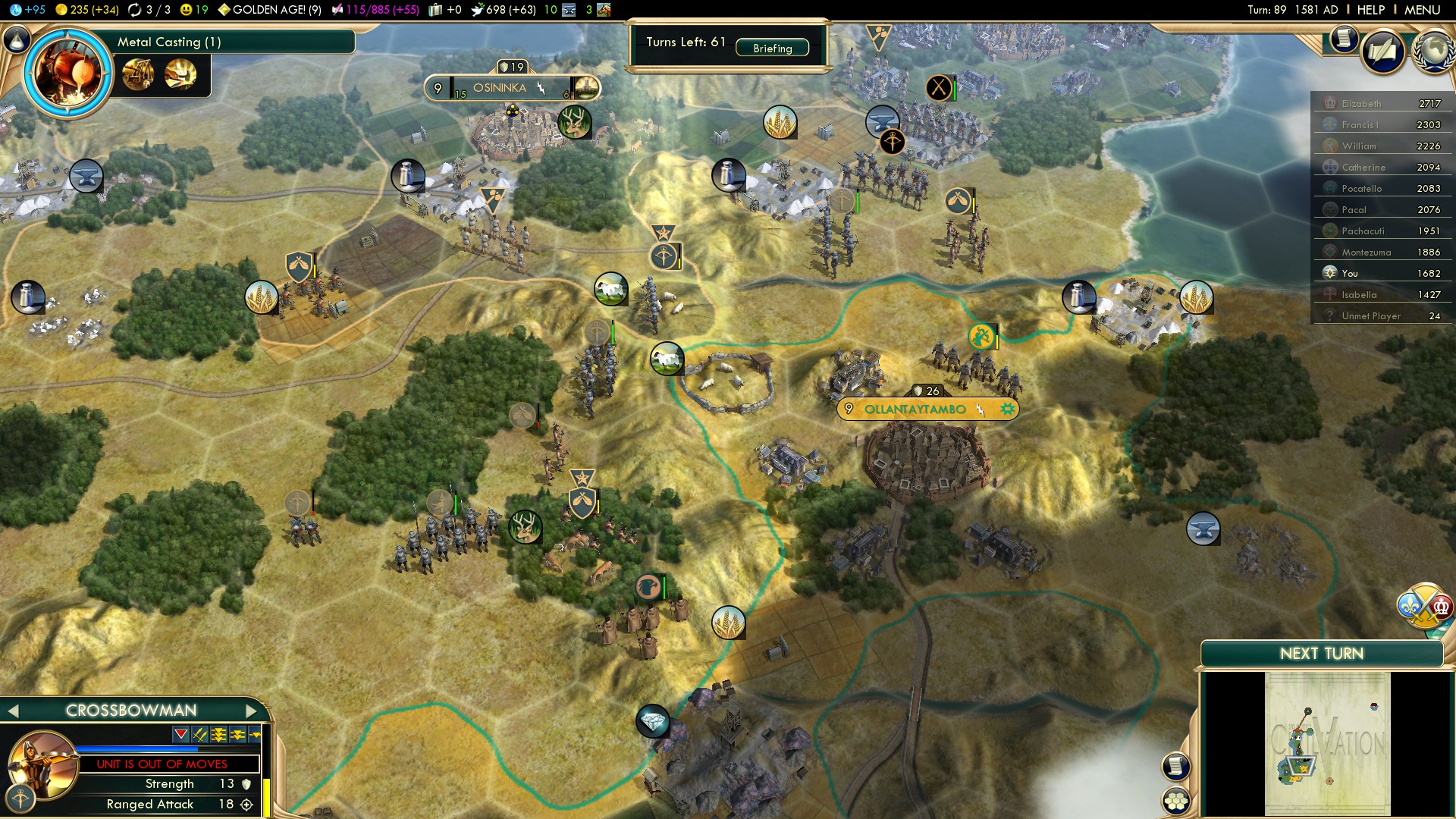This screenshot has height=819, width=1456.
Task: Cycle to the previous unit arrow
Action: click(x=12, y=711)
